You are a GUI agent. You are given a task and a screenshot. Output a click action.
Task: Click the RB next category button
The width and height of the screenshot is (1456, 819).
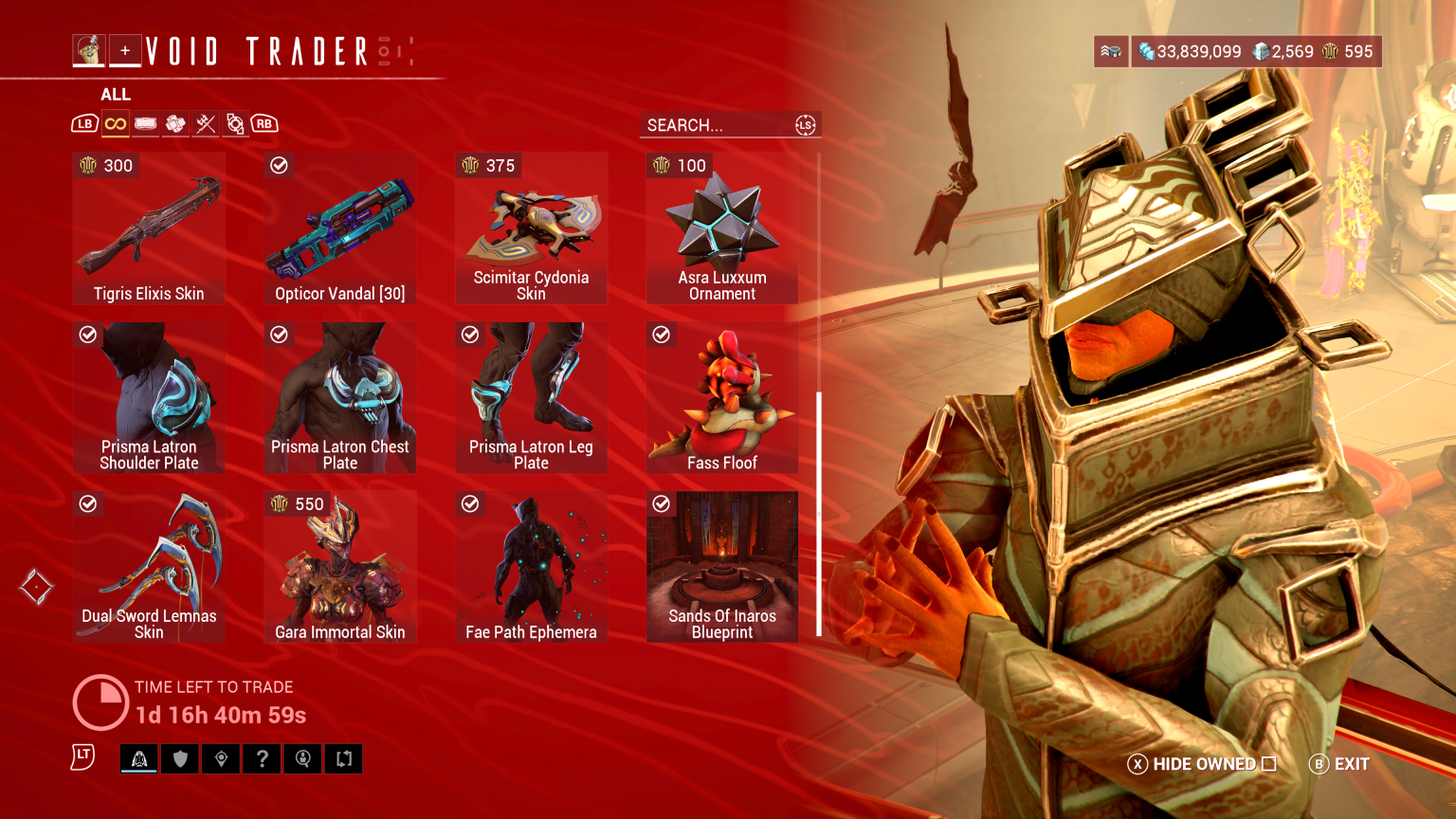264,123
